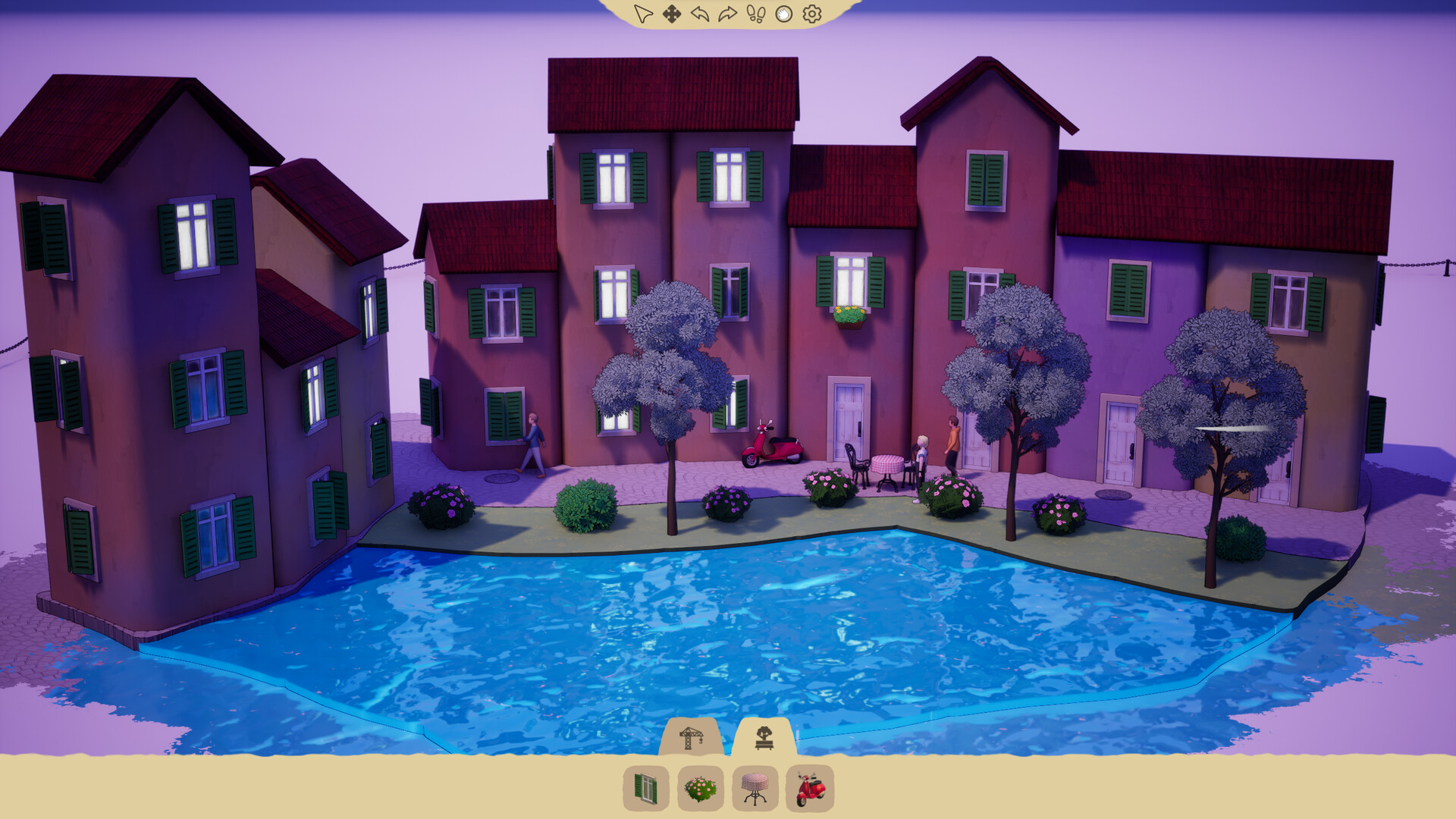The image size is (1456, 819).
Task: Select the crane construction icon
Action: (692, 739)
